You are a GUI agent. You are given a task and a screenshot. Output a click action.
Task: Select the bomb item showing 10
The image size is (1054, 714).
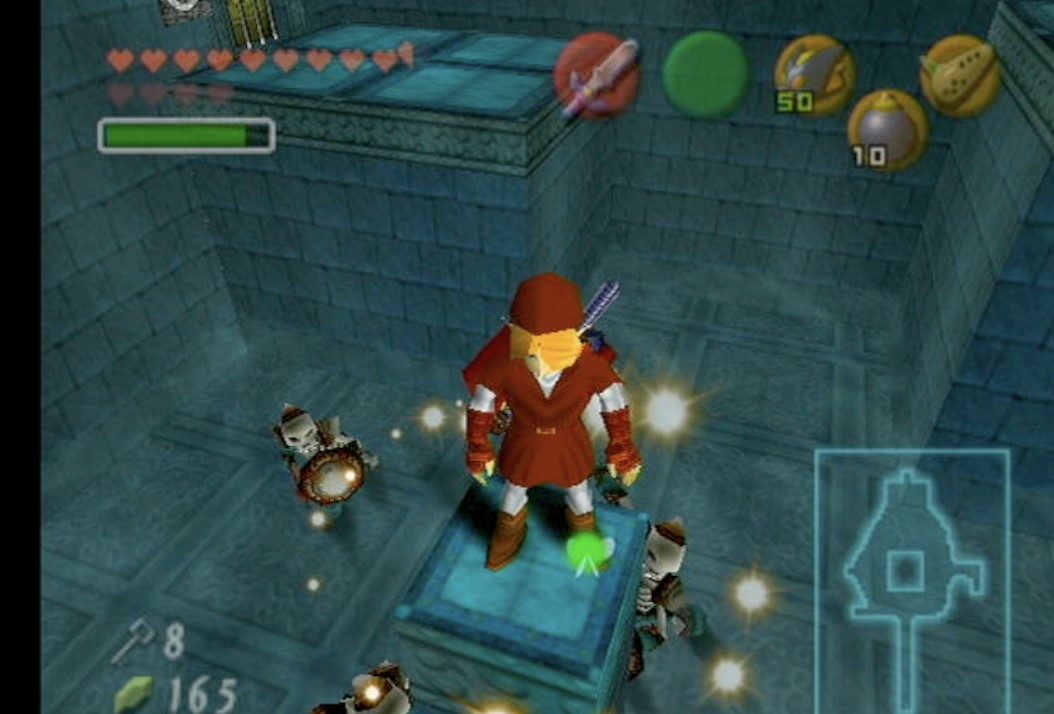tap(887, 130)
